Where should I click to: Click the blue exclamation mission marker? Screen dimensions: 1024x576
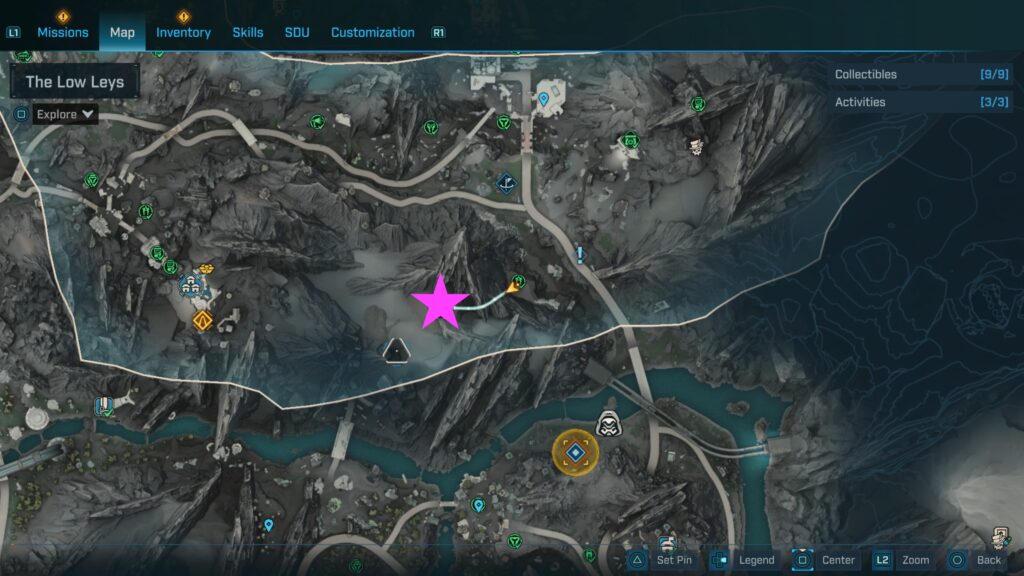pyautogui.click(x=580, y=255)
